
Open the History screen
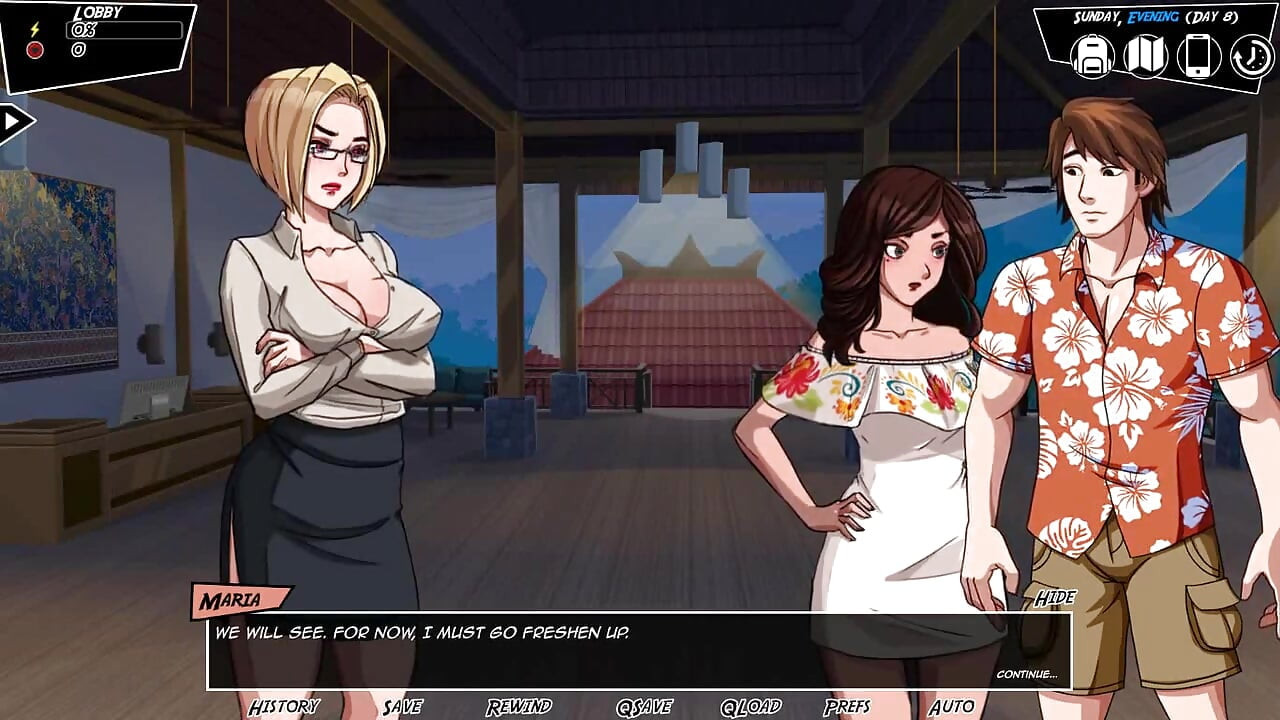(284, 707)
